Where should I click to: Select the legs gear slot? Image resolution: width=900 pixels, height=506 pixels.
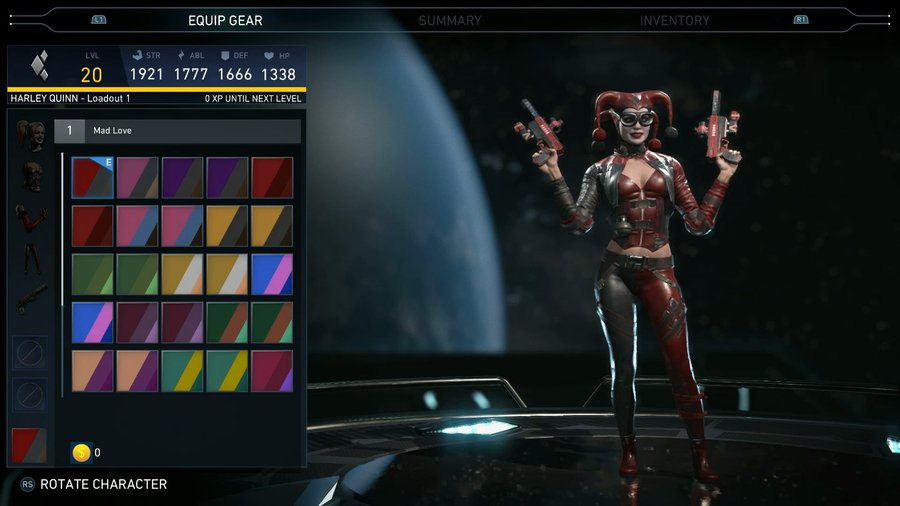click(x=30, y=259)
